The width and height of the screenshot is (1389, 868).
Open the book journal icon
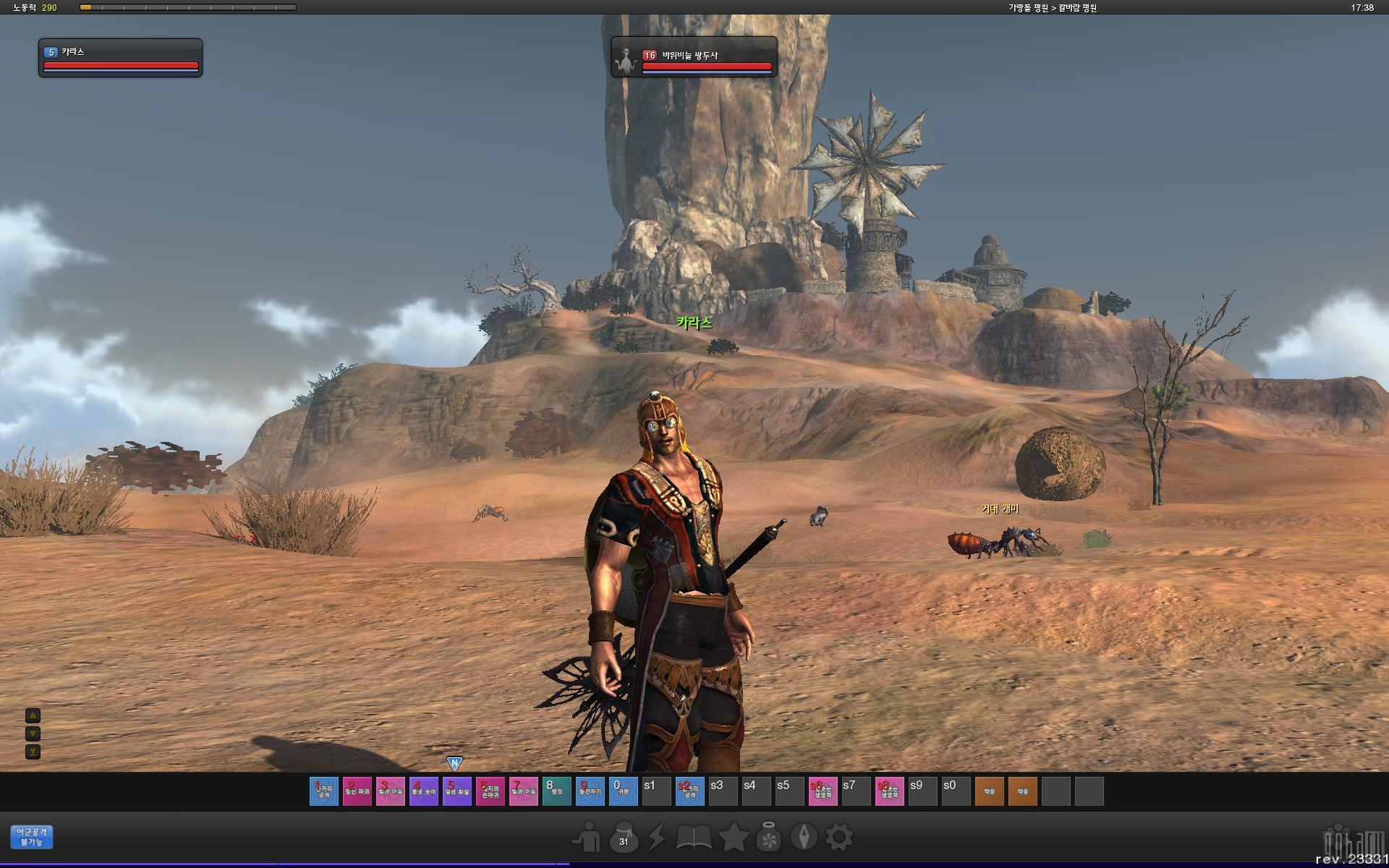[x=694, y=838]
